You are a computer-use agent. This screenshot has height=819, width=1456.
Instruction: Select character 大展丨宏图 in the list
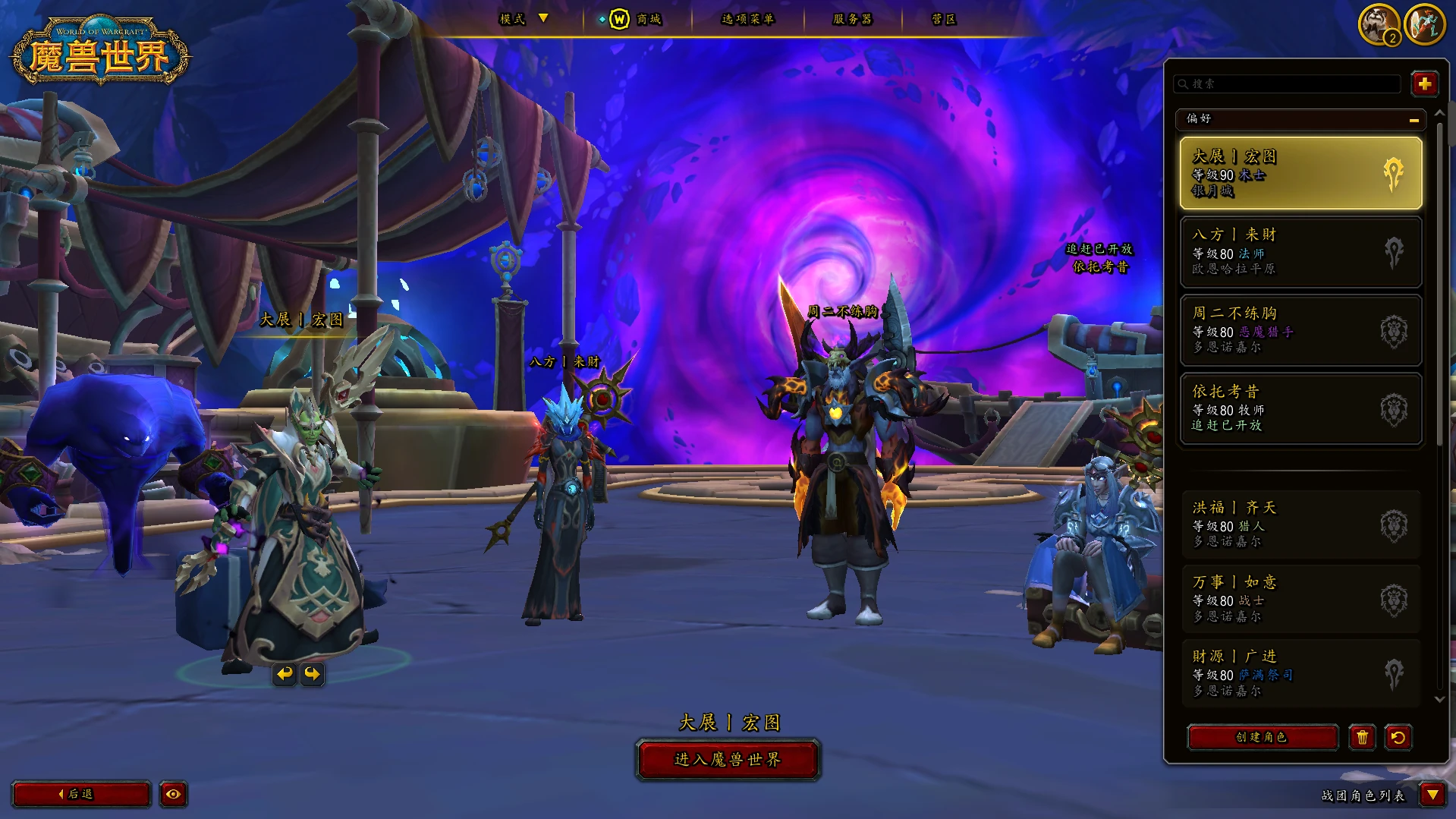tap(1300, 173)
